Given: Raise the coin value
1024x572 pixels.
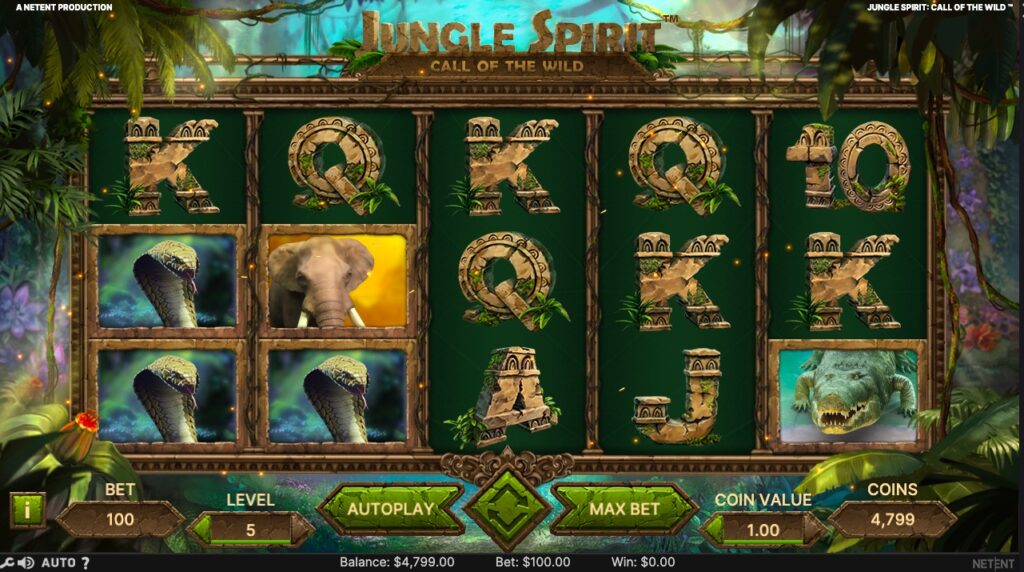Looking at the screenshot, I should pos(815,530).
